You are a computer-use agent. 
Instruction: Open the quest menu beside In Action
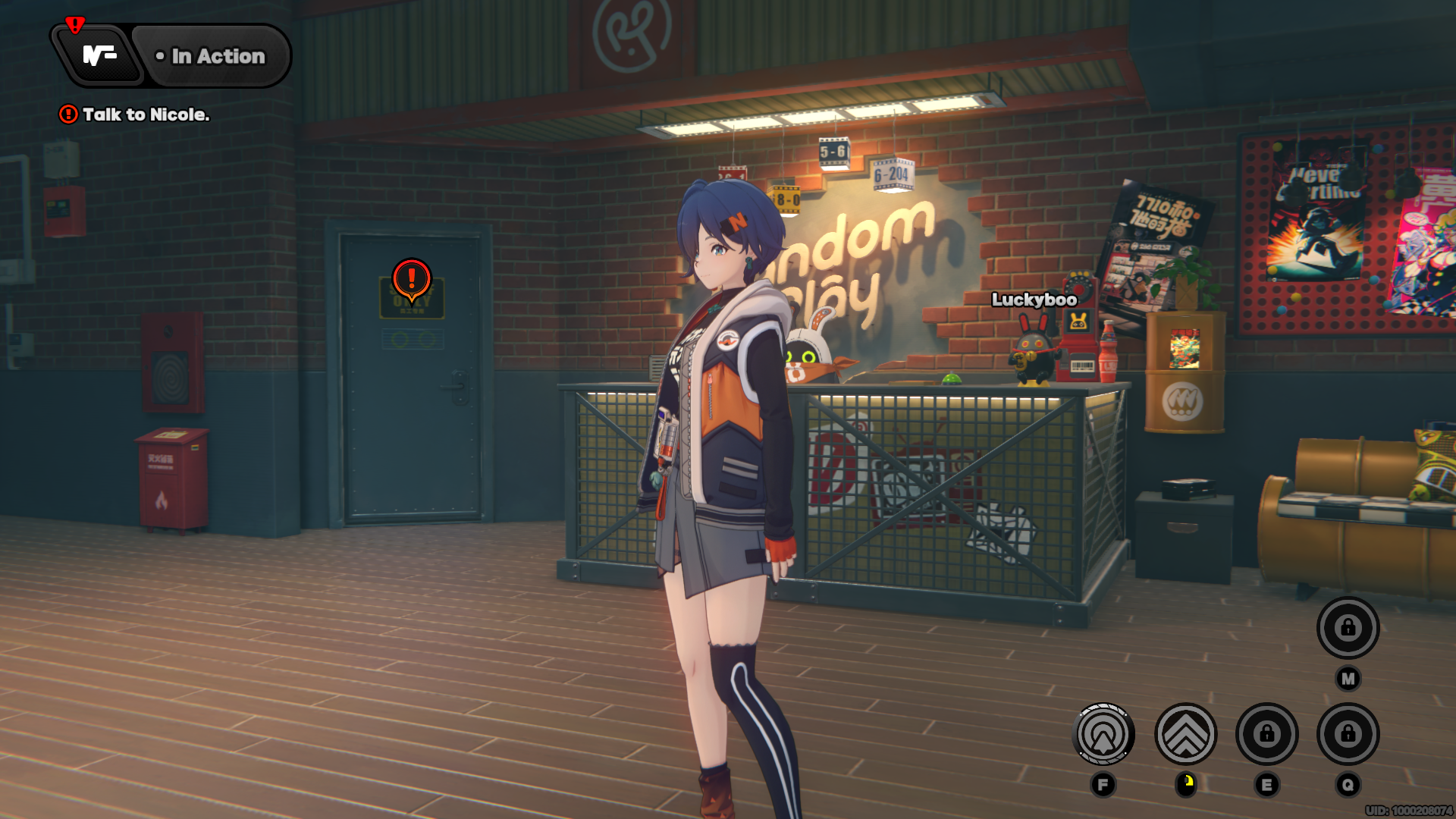[99, 55]
